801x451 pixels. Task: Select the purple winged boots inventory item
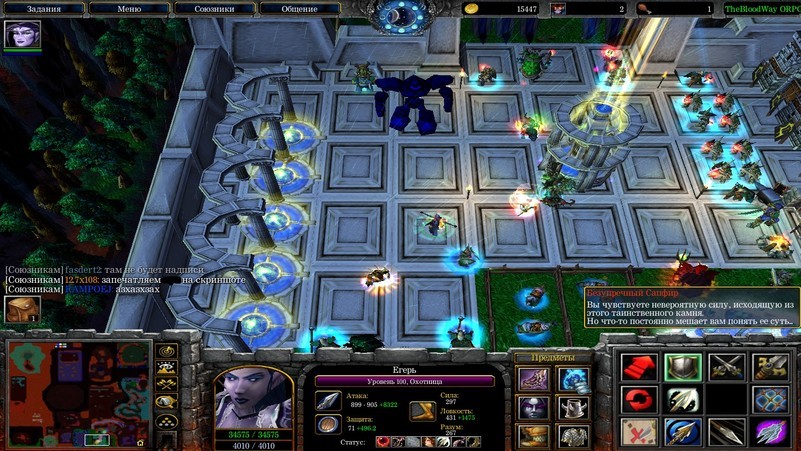coord(532,379)
